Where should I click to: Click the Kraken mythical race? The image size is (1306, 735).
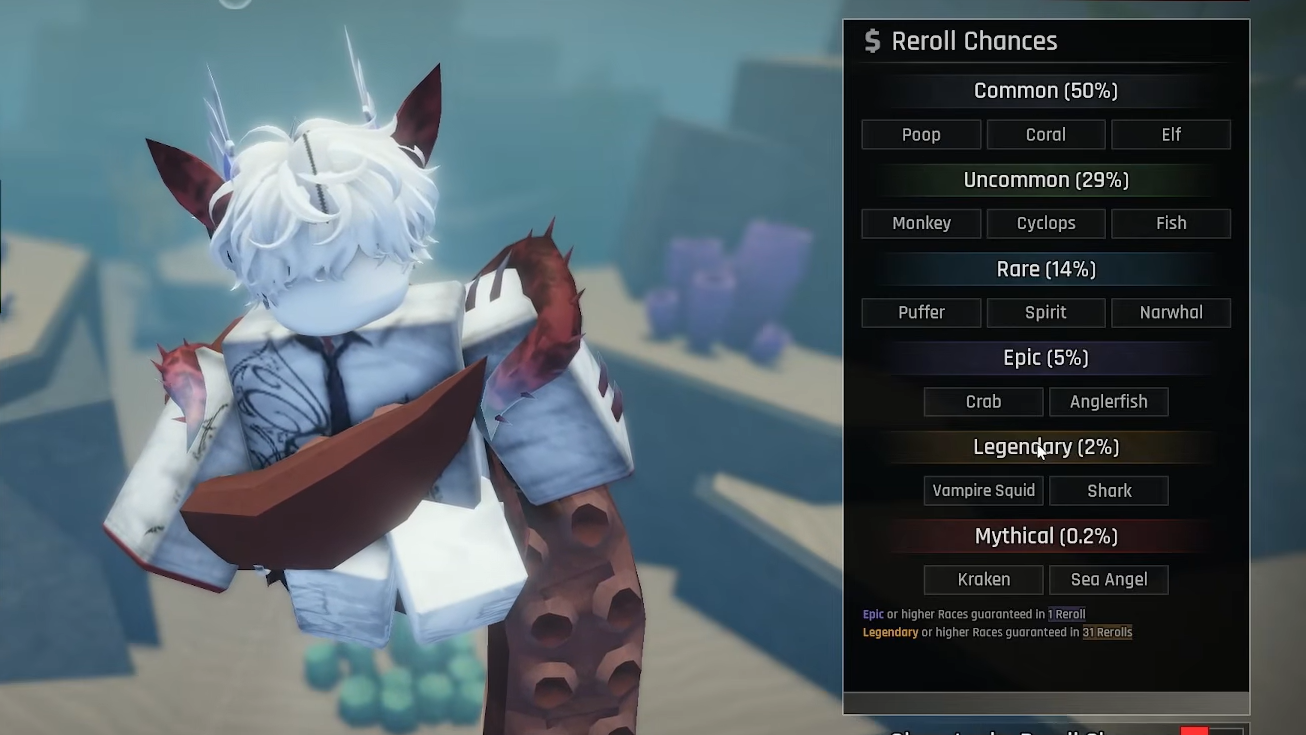click(x=983, y=580)
